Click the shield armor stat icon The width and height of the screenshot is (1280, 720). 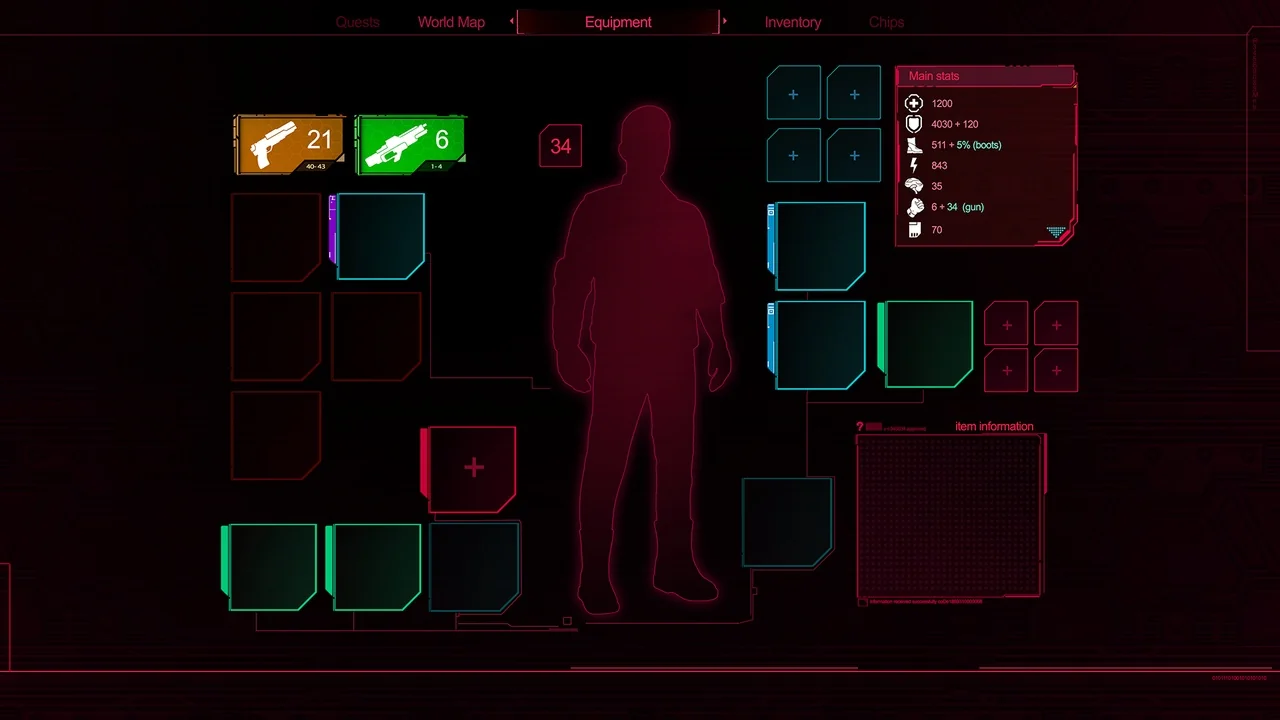[913, 124]
